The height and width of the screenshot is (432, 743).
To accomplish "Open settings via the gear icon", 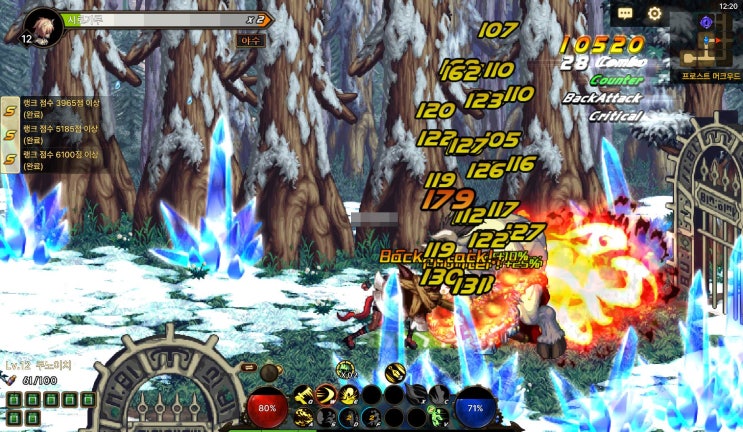I will click(x=655, y=14).
